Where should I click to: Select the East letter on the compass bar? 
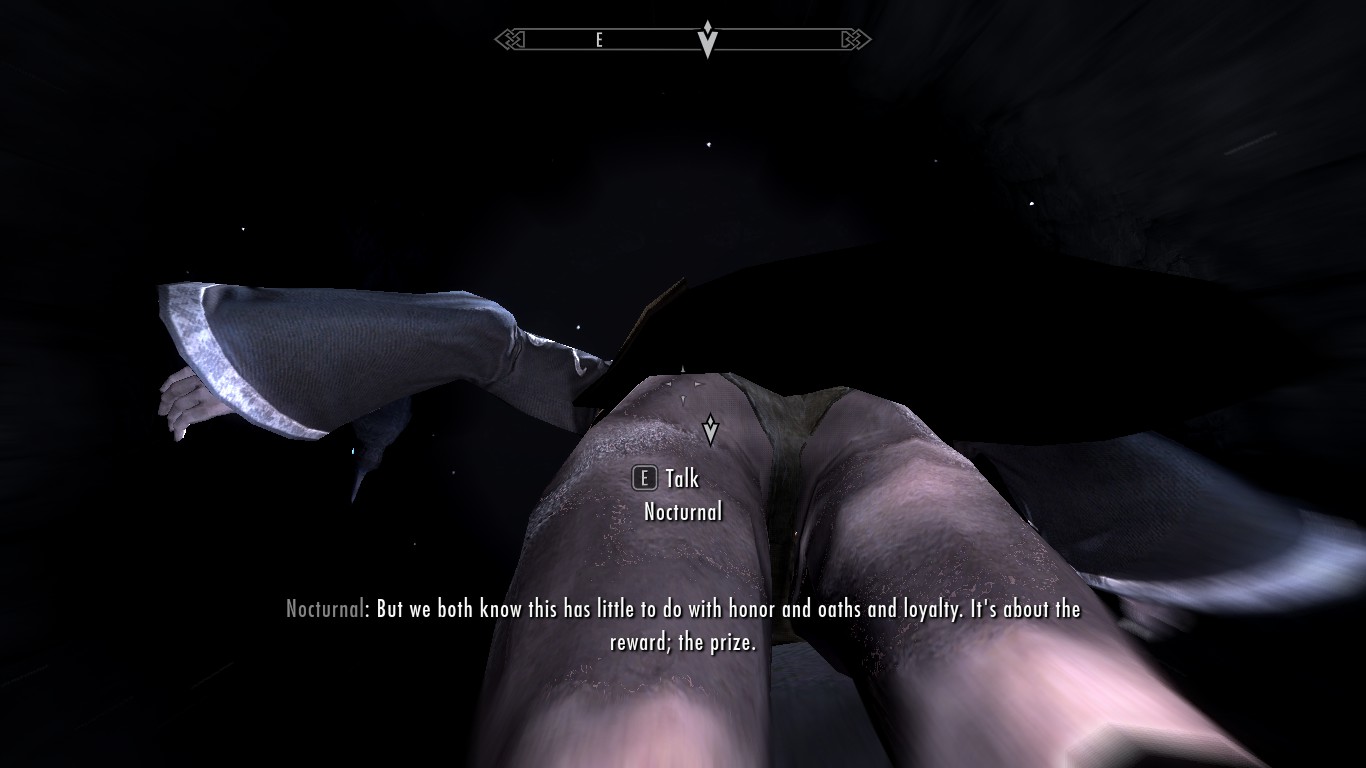[x=599, y=40]
